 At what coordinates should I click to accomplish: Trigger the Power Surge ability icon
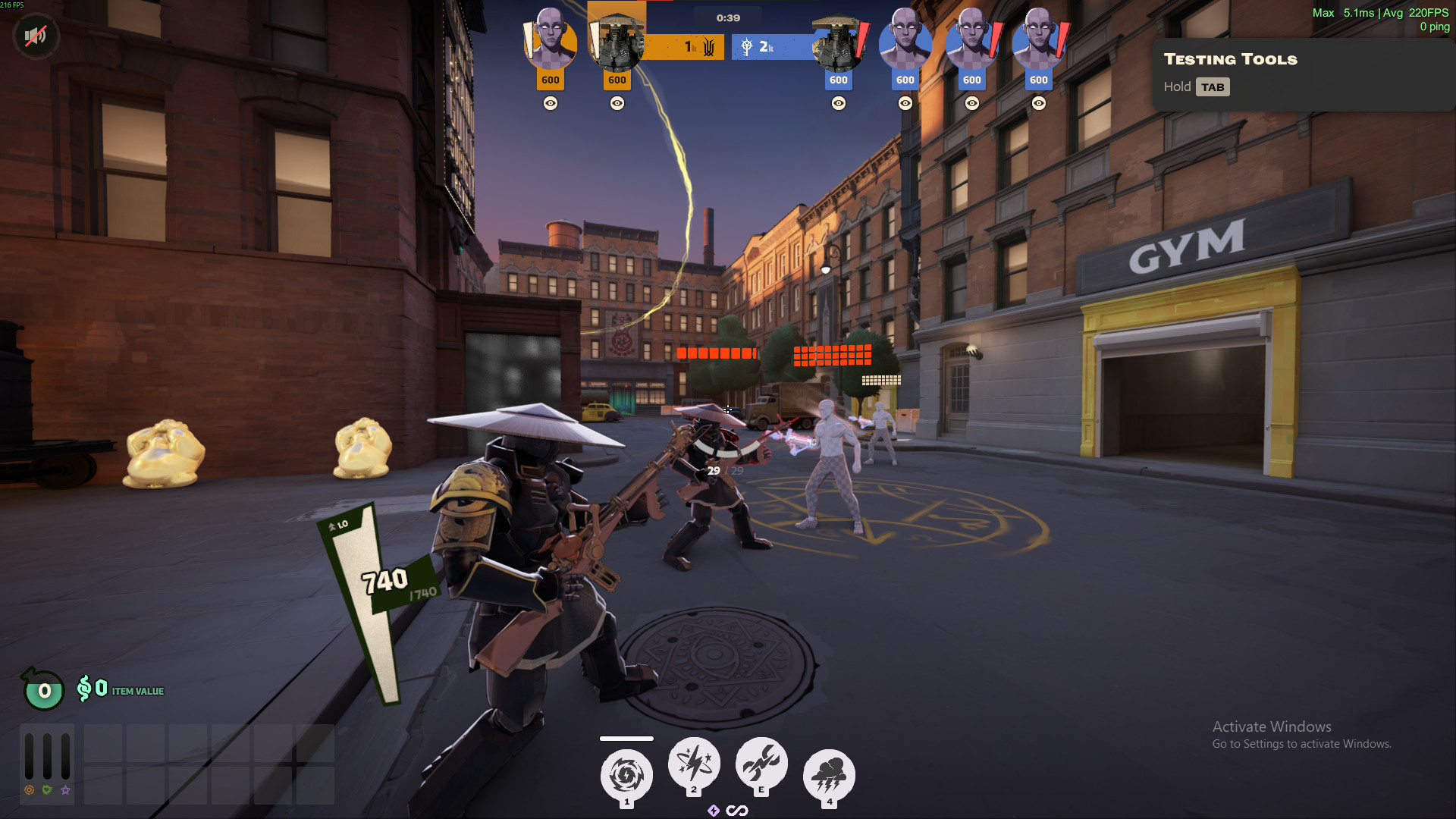pos(761,763)
